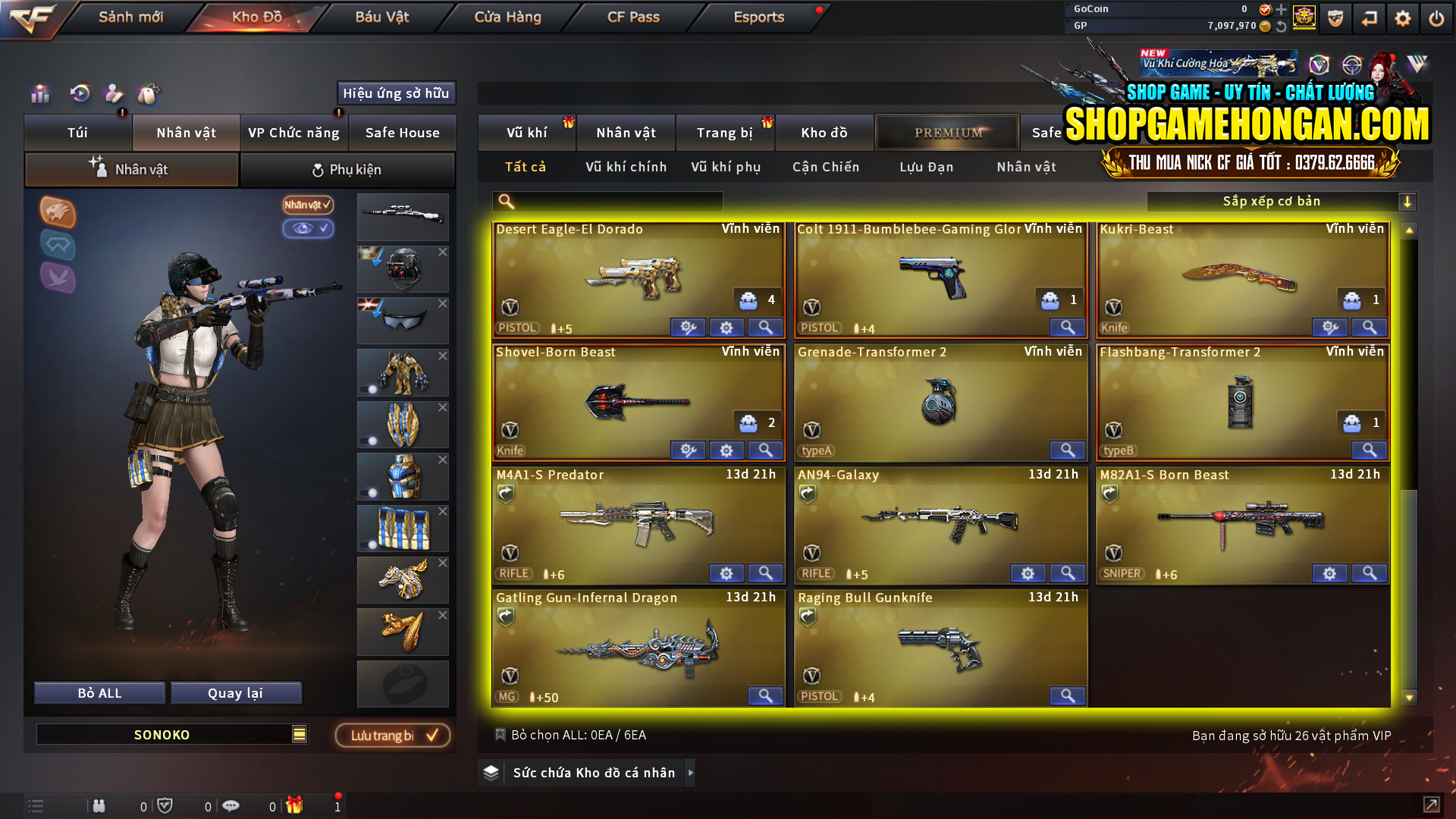This screenshot has width=1456, height=819.
Task: Click inside the weapon search input field
Action: (x=607, y=201)
